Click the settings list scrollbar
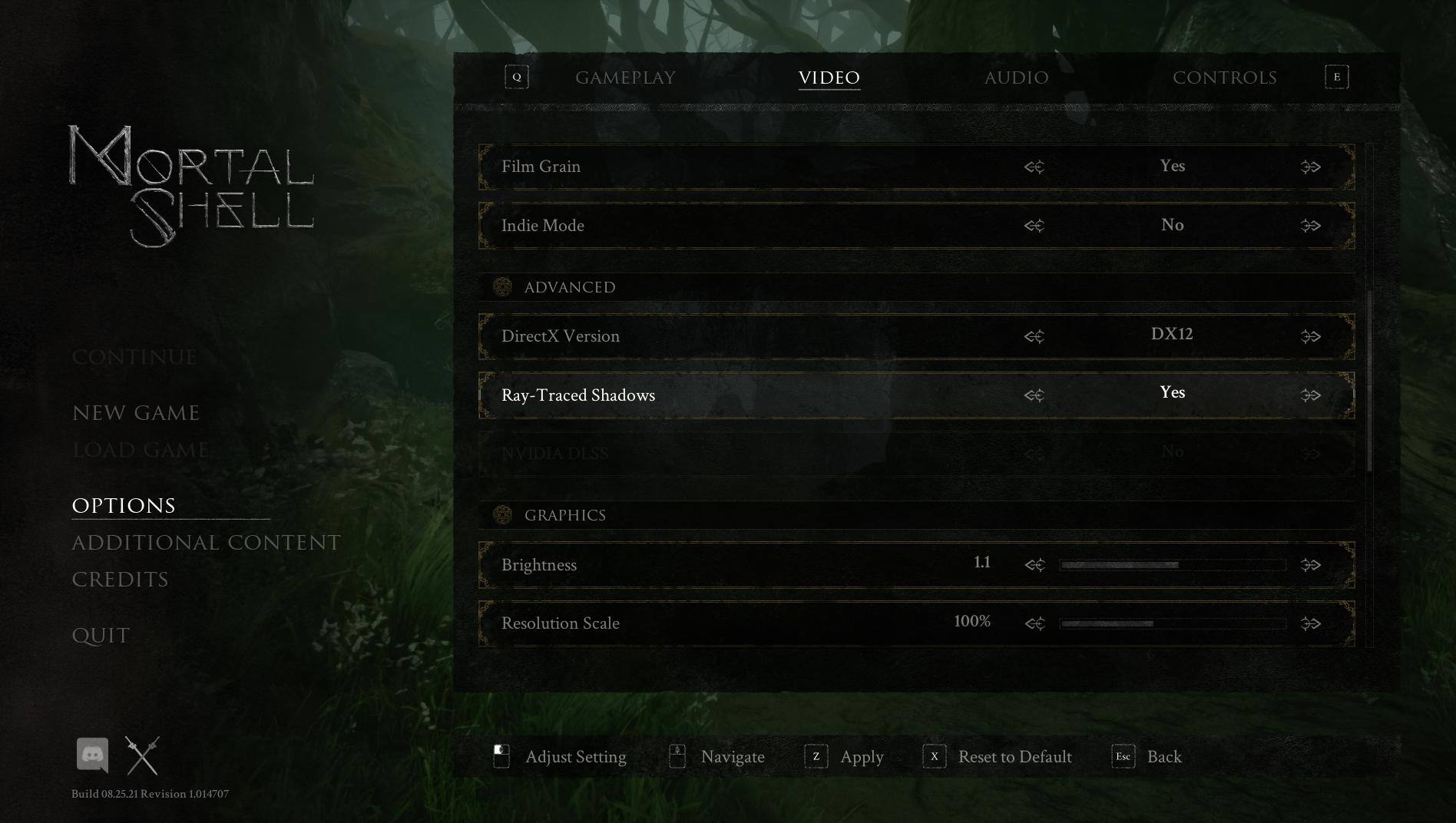 pos(1370,381)
